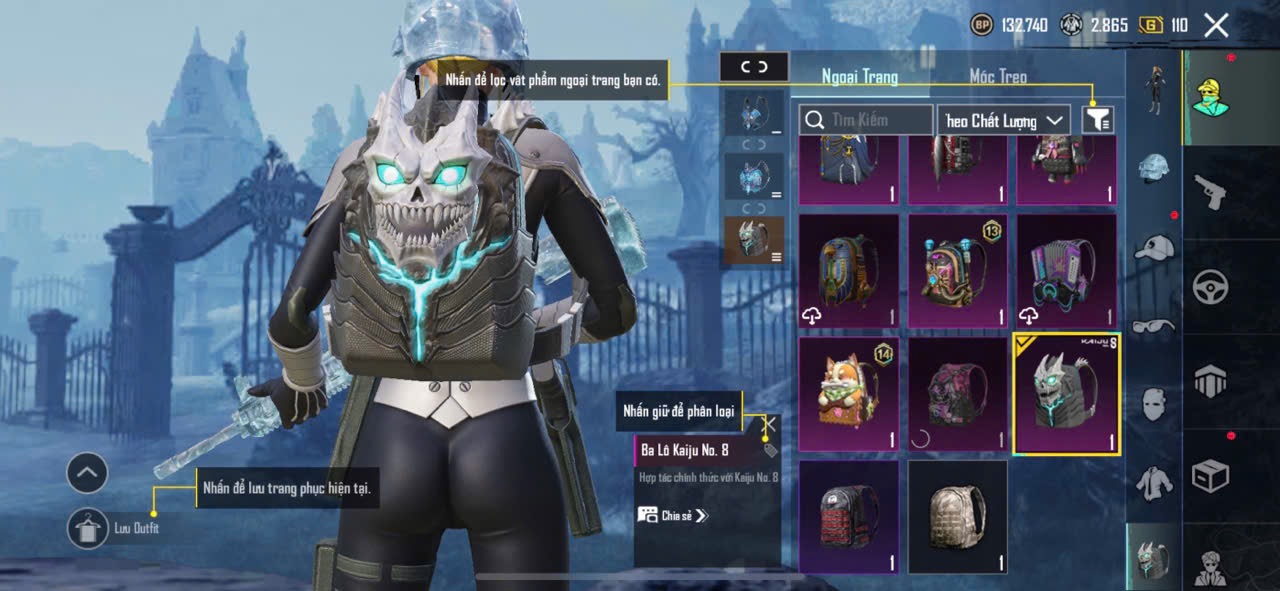Viewport: 1280px width, 591px height.
Task: Show the helmet skins subcategory
Action: pyautogui.click(x=1154, y=167)
